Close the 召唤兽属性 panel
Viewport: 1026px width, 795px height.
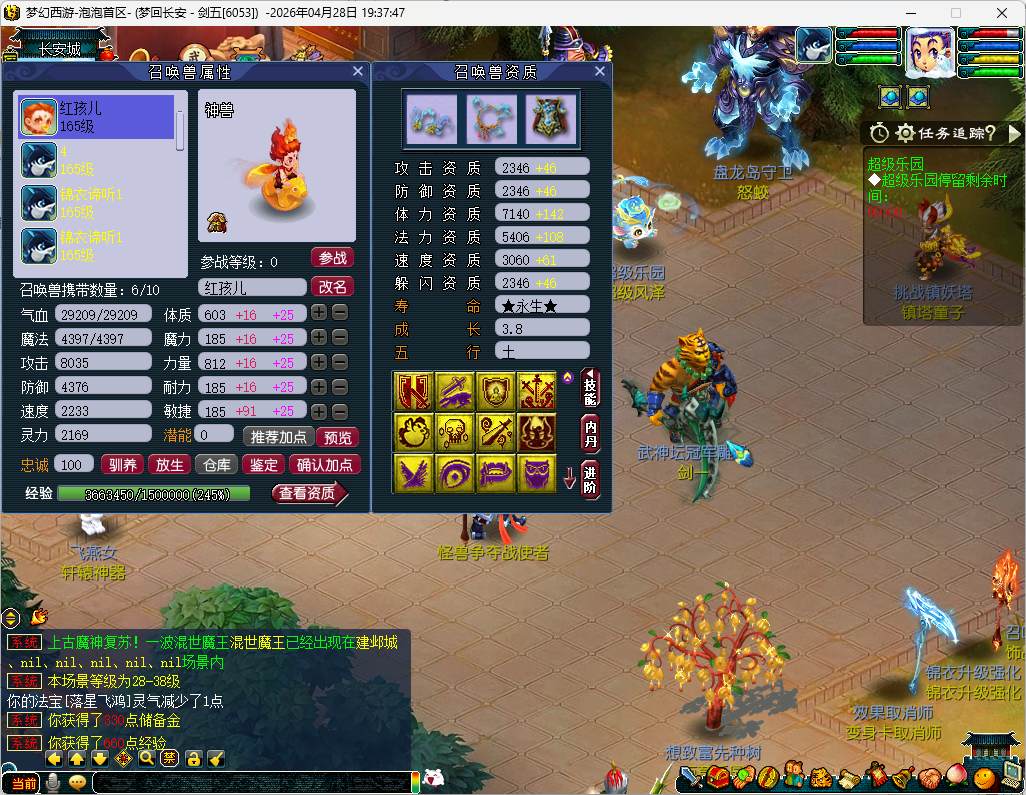pyautogui.click(x=358, y=72)
